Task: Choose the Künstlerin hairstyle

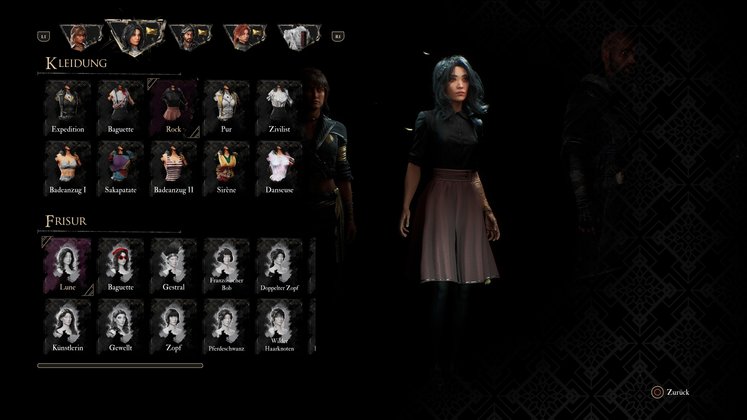Action: tap(67, 324)
